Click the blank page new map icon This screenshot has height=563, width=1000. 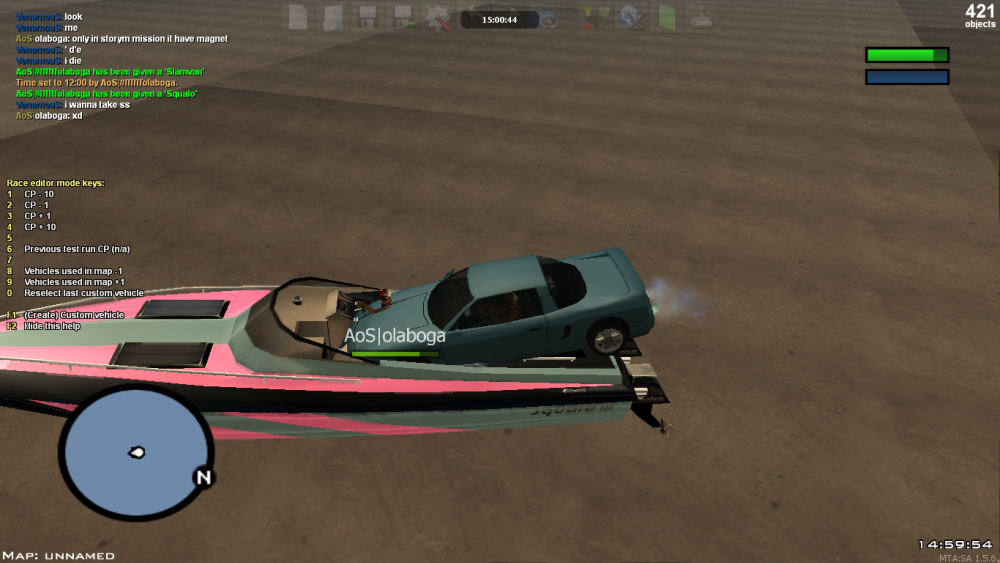[298, 16]
